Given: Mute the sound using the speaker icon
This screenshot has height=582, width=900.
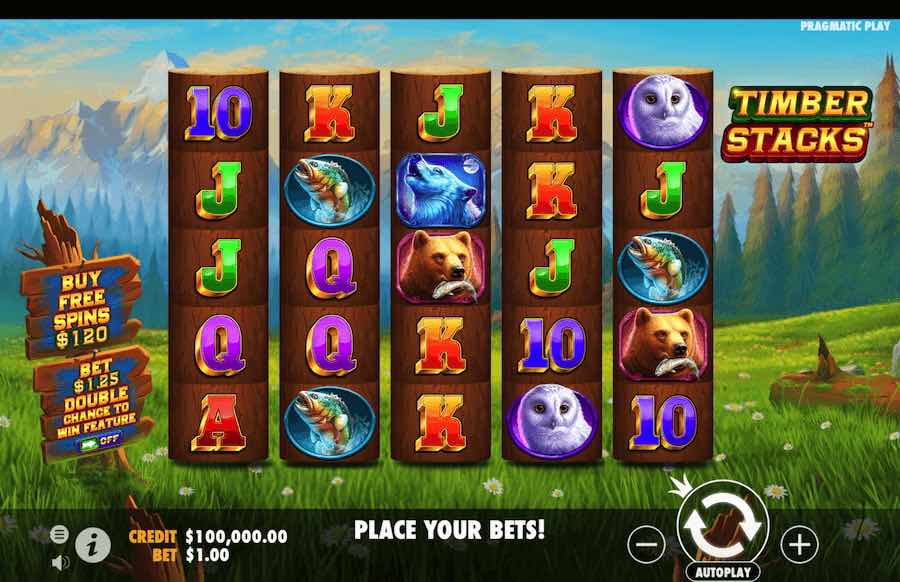Looking at the screenshot, I should 60,561.
